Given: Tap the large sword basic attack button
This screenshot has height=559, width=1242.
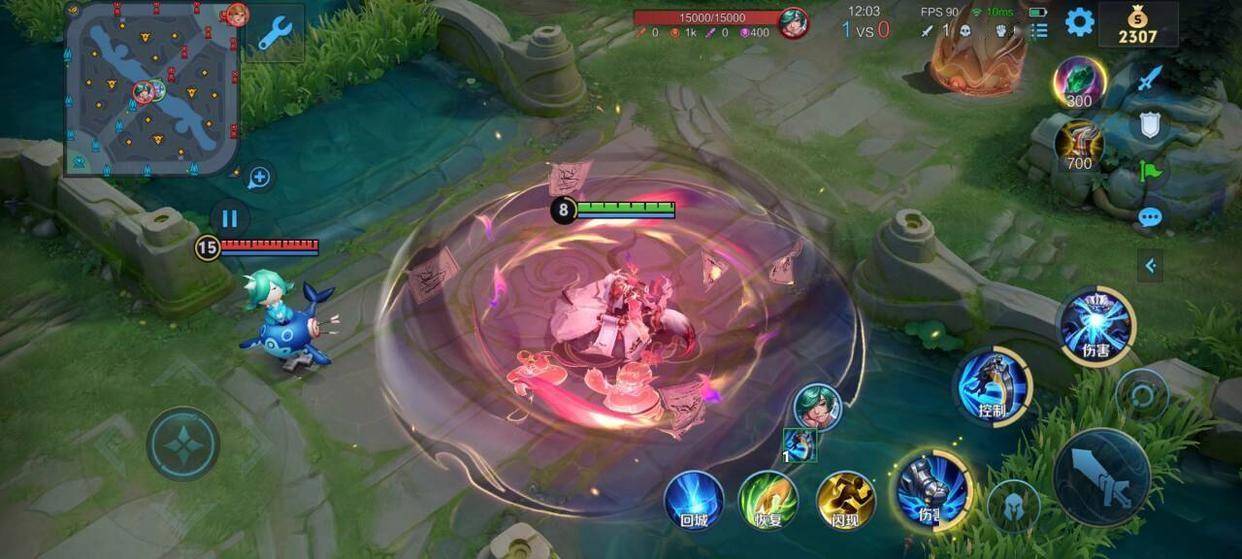Looking at the screenshot, I should [1101, 477].
